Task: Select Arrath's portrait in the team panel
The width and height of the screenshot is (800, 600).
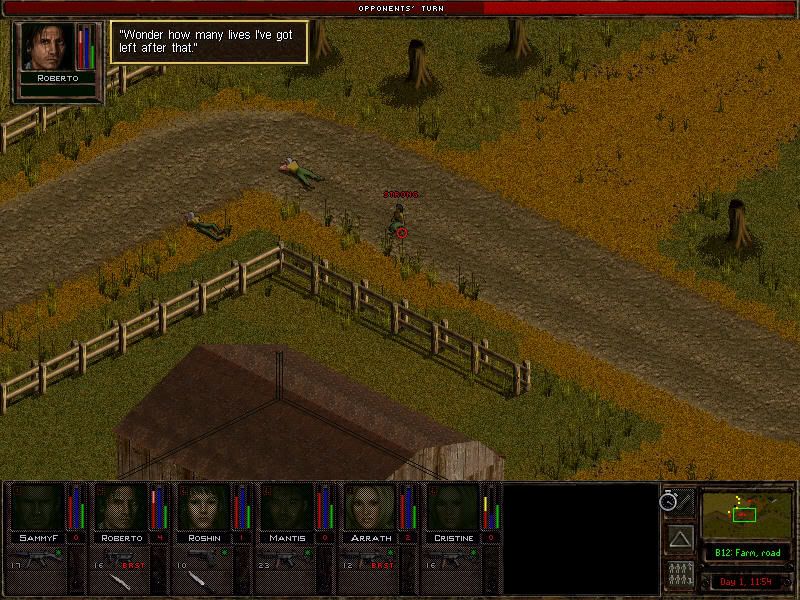Action: [x=369, y=508]
